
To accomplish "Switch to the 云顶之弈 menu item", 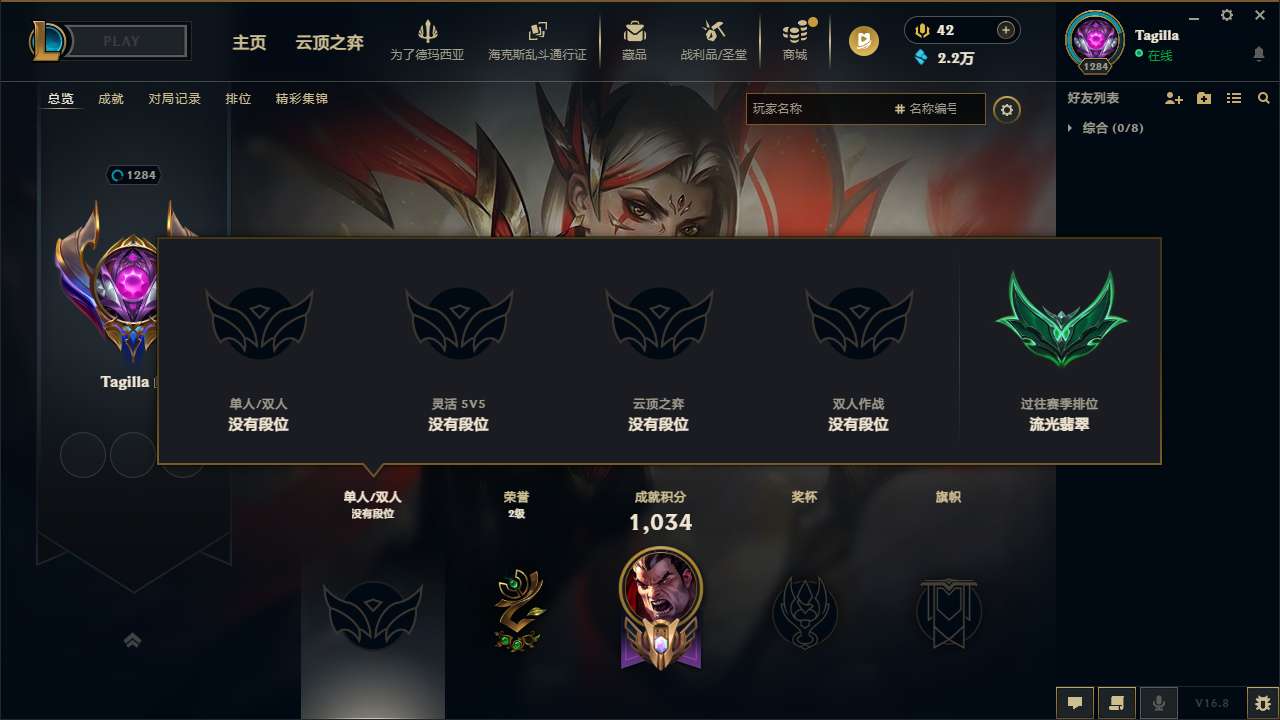I will pos(328,43).
